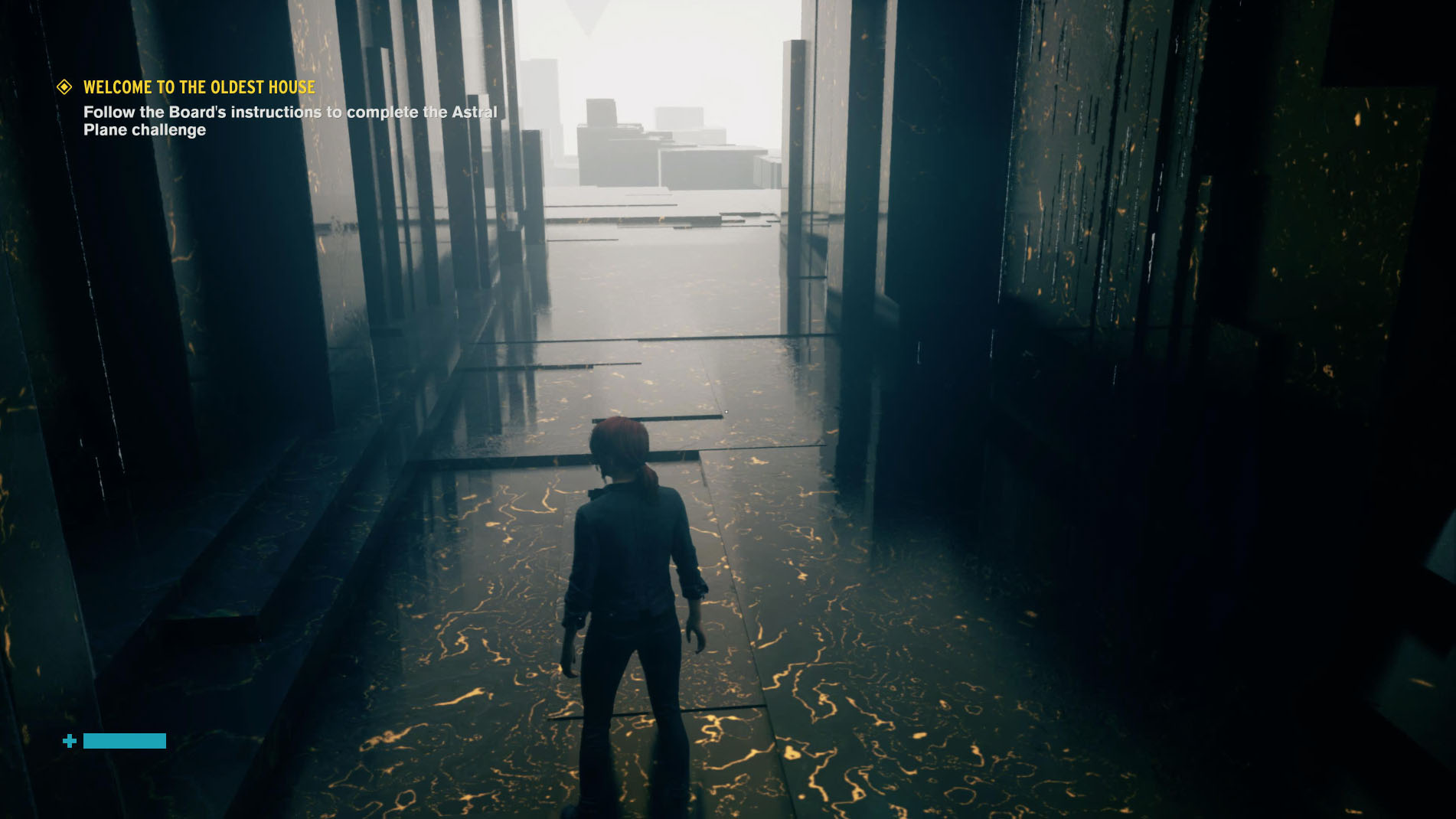
Task: Click the WELCOME TO THE OLDEST HOUSE mission title
Action: tap(198, 87)
